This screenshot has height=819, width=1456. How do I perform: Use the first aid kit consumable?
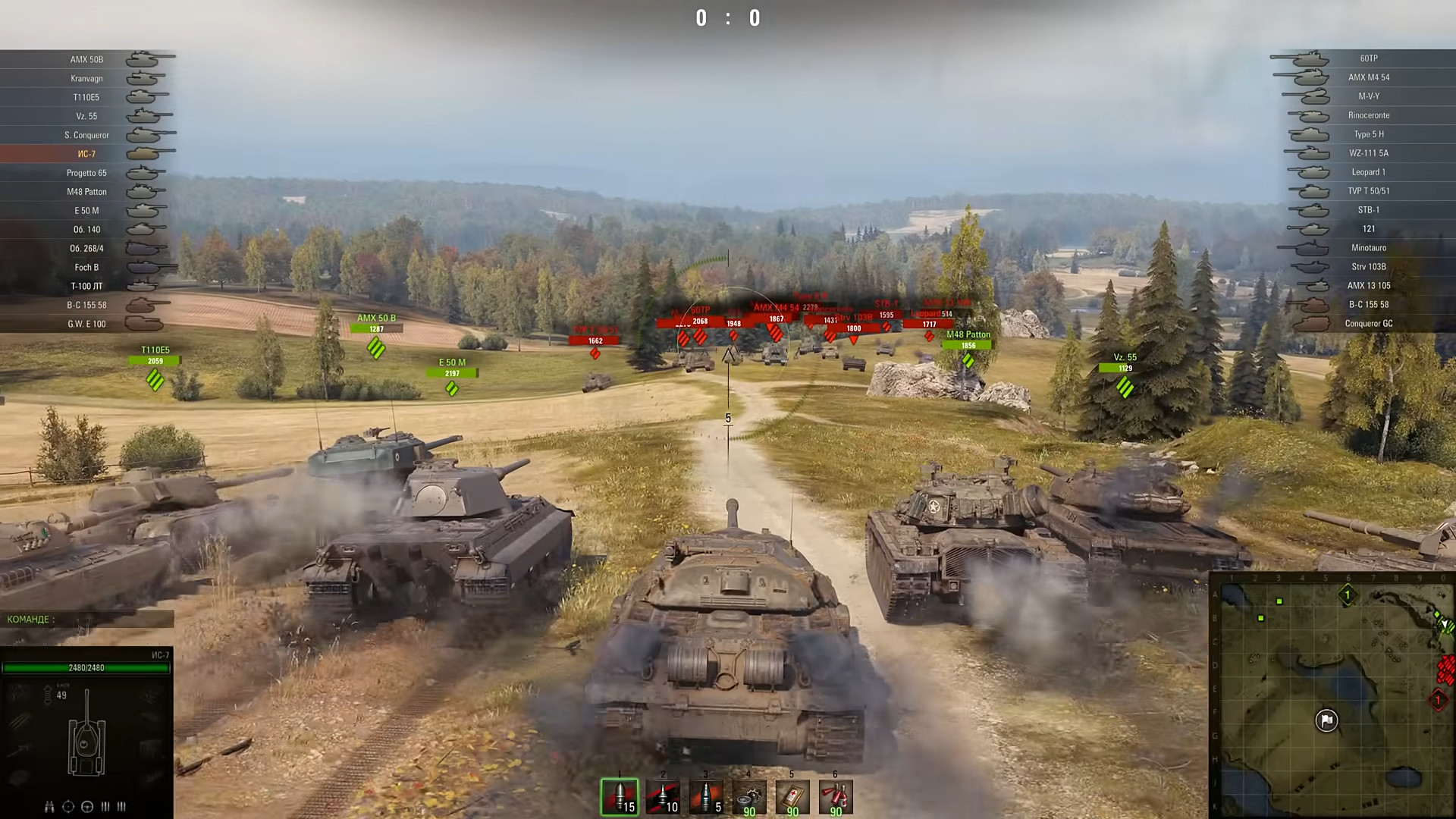coord(792,797)
